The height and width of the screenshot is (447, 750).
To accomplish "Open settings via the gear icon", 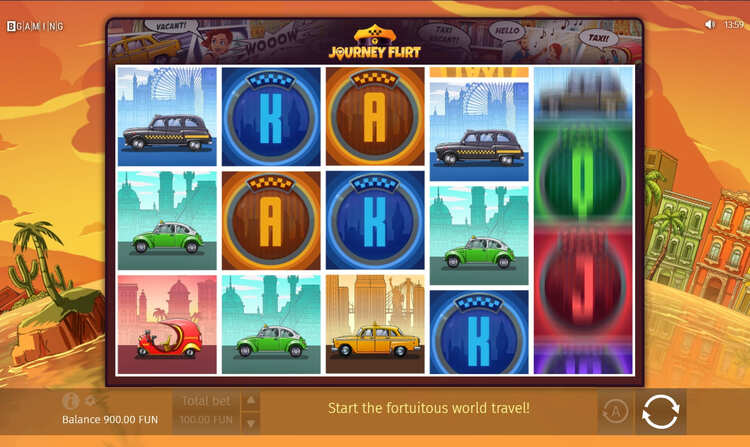I will point(90,401).
